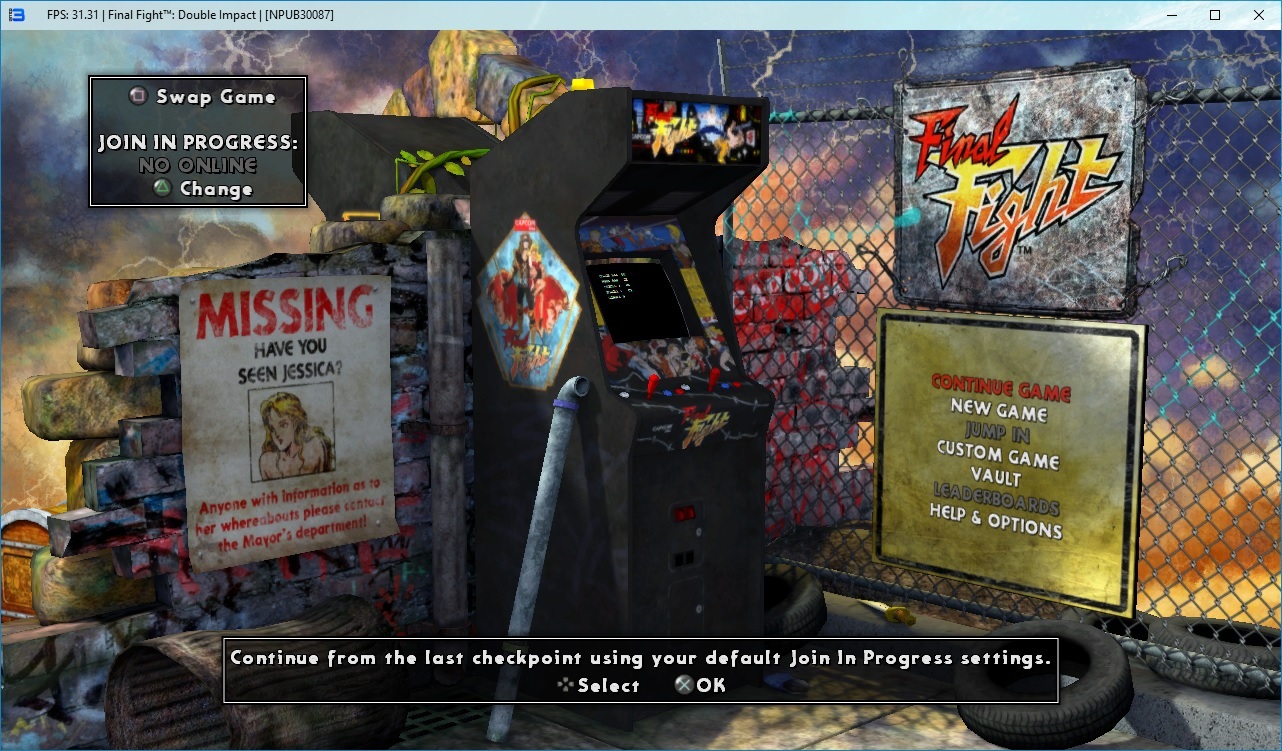This screenshot has width=1282, height=751.
Task: Open the Custom Game entry
Action: pos(997,456)
